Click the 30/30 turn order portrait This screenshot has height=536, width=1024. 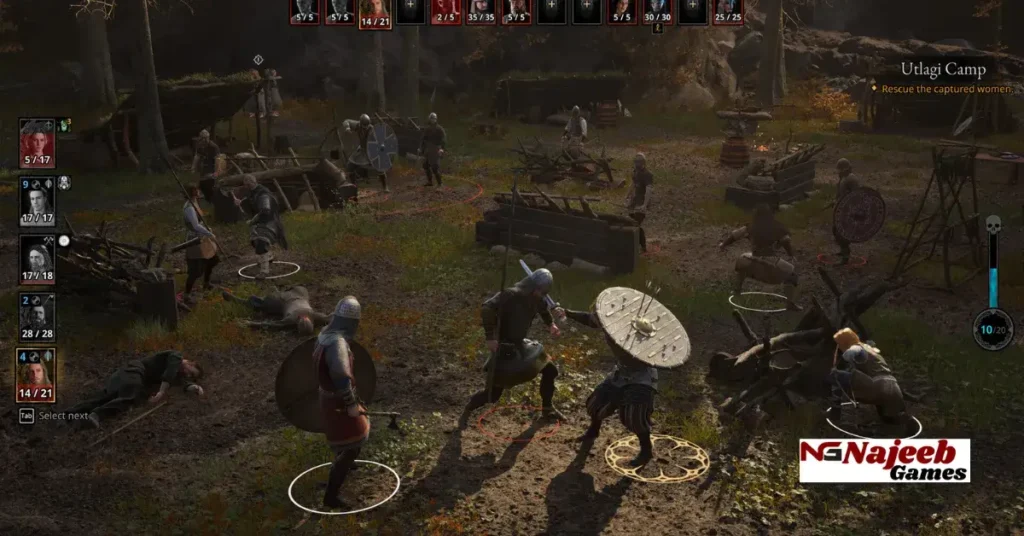657,11
